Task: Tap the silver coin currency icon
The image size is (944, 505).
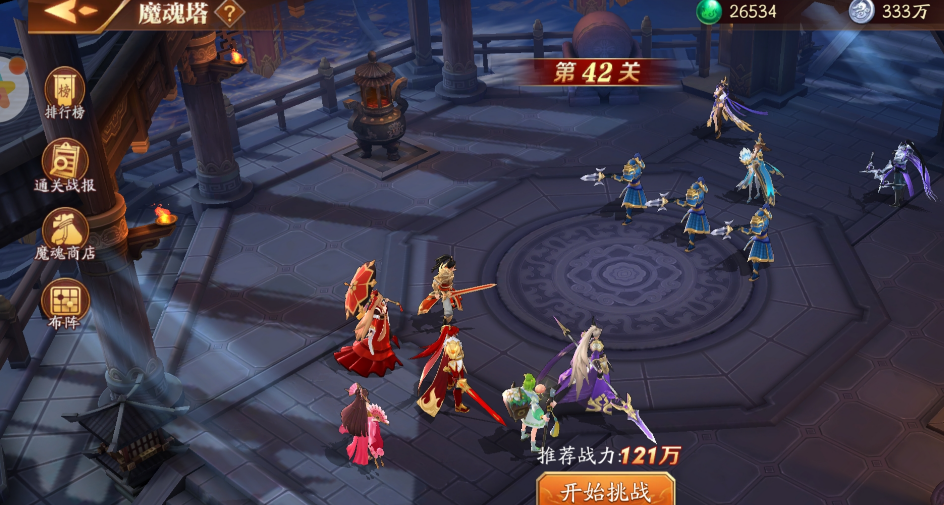Action: click(x=861, y=11)
